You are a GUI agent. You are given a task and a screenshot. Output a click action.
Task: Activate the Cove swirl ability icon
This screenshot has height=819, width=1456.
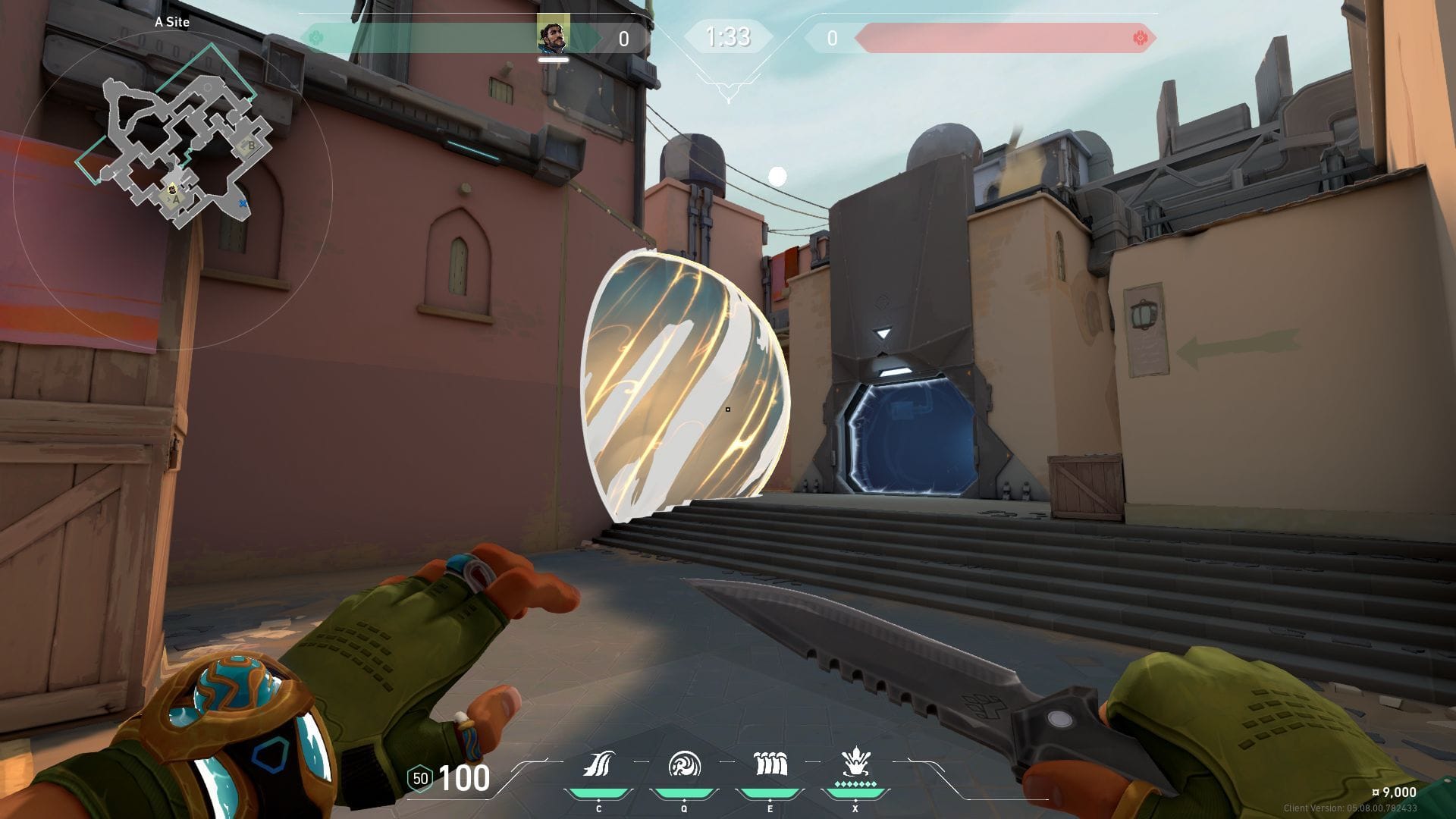(x=684, y=764)
